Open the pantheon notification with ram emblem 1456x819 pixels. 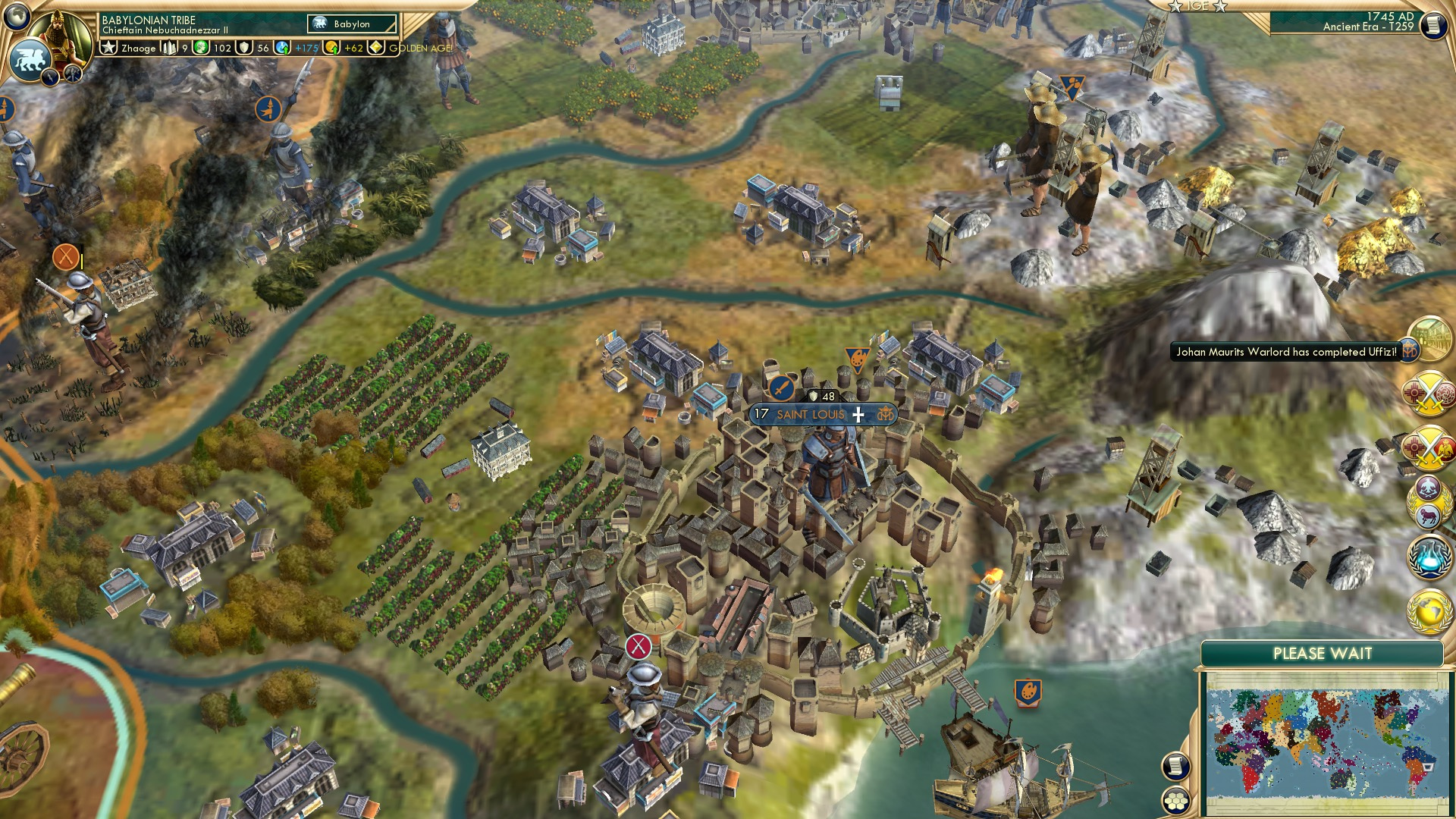[1426, 500]
